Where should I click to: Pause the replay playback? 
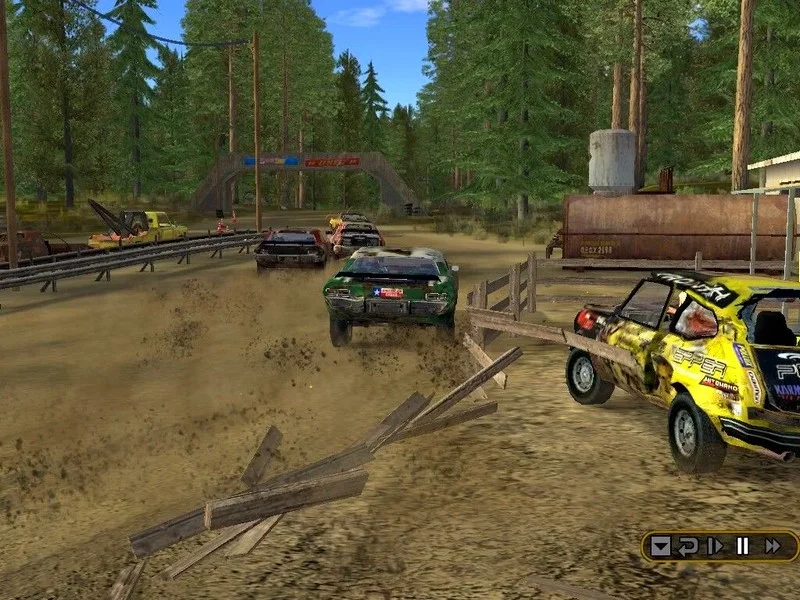(x=743, y=546)
